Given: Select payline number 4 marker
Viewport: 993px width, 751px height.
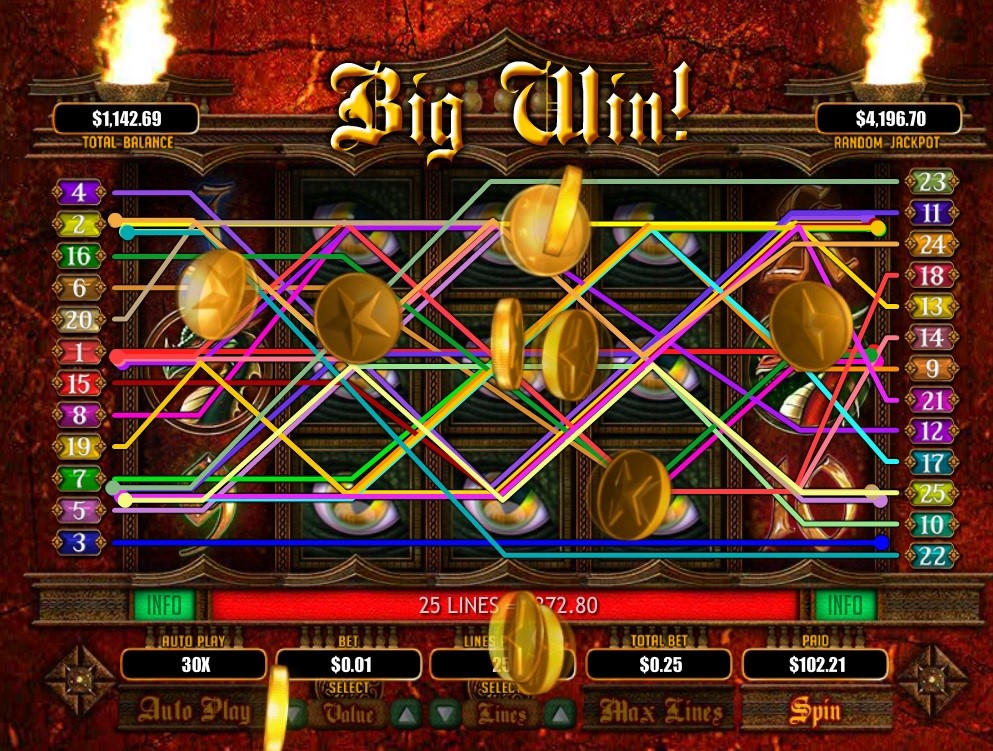Looking at the screenshot, I should click(80, 192).
